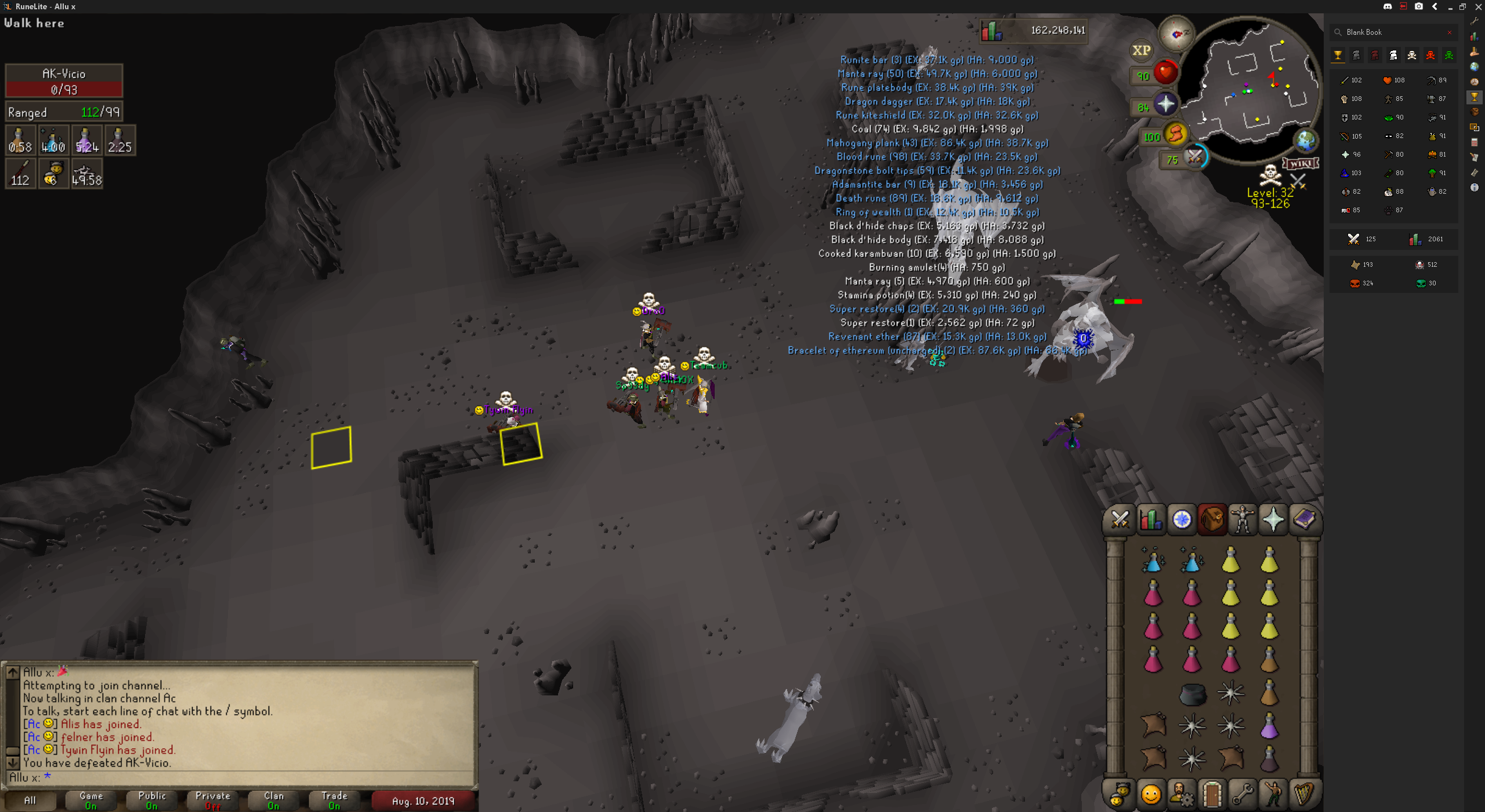Toggle the Quick Prayers orb
Screen dimensions: 1485x812
coord(1164,104)
